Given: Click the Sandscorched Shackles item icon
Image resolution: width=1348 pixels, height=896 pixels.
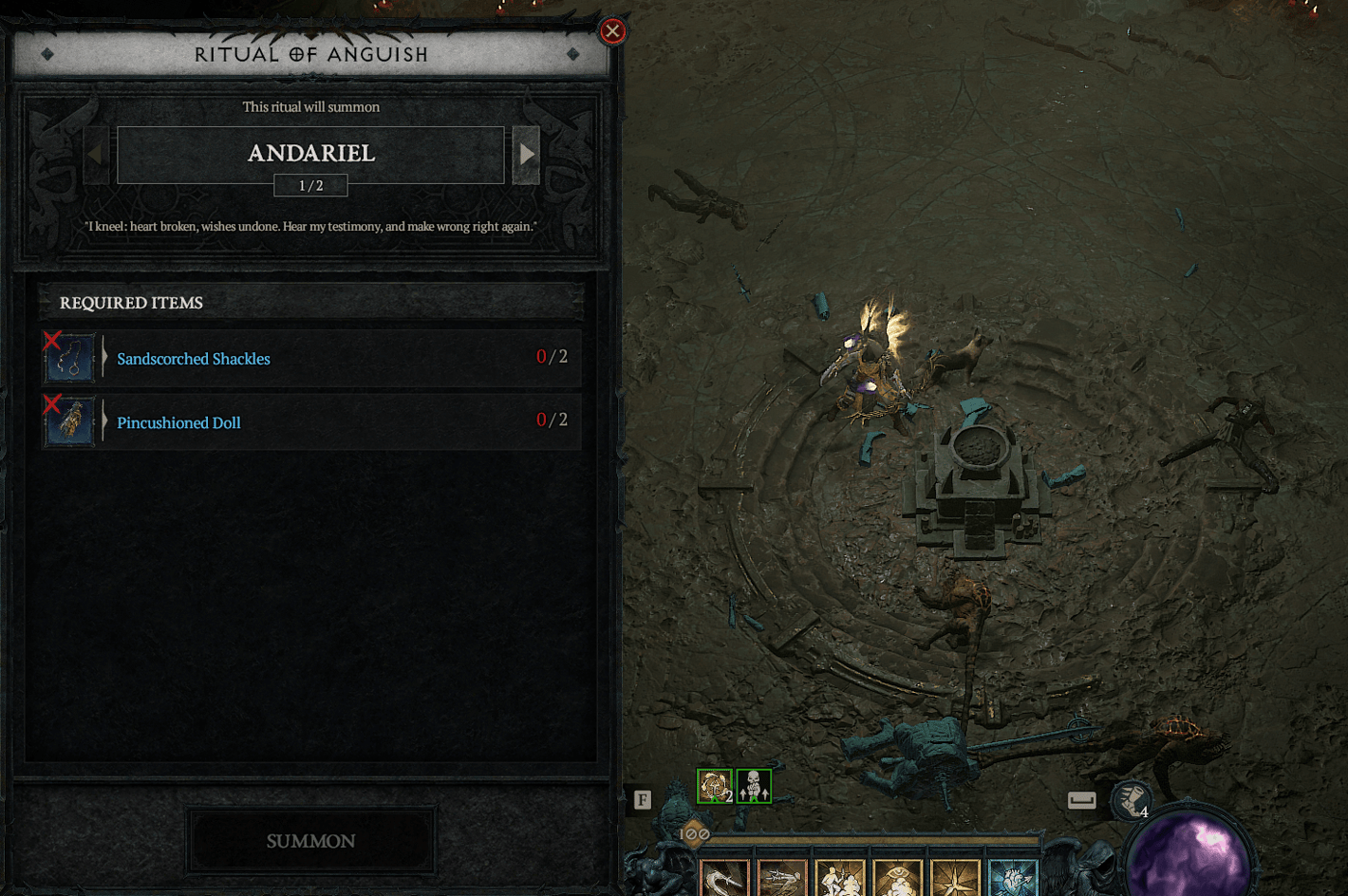Looking at the screenshot, I should tap(67, 358).
